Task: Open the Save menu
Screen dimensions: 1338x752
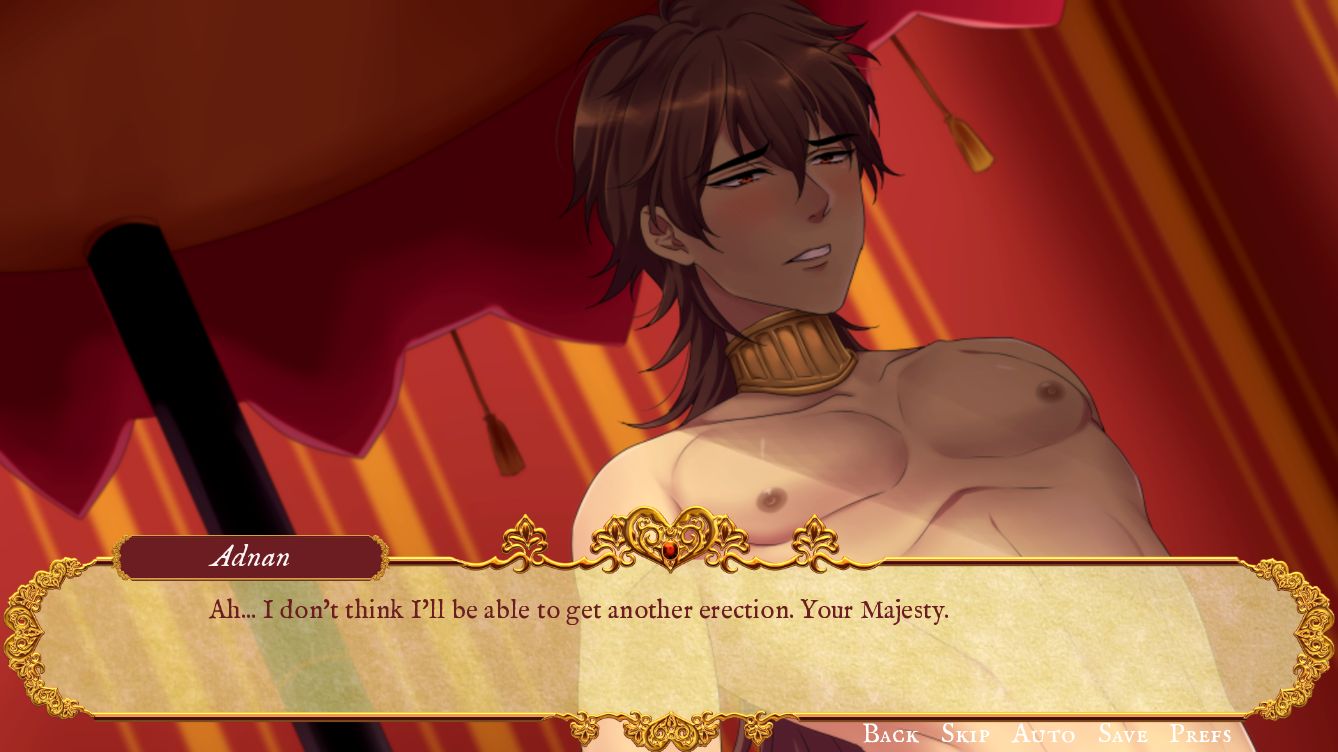Action: [x=1122, y=734]
